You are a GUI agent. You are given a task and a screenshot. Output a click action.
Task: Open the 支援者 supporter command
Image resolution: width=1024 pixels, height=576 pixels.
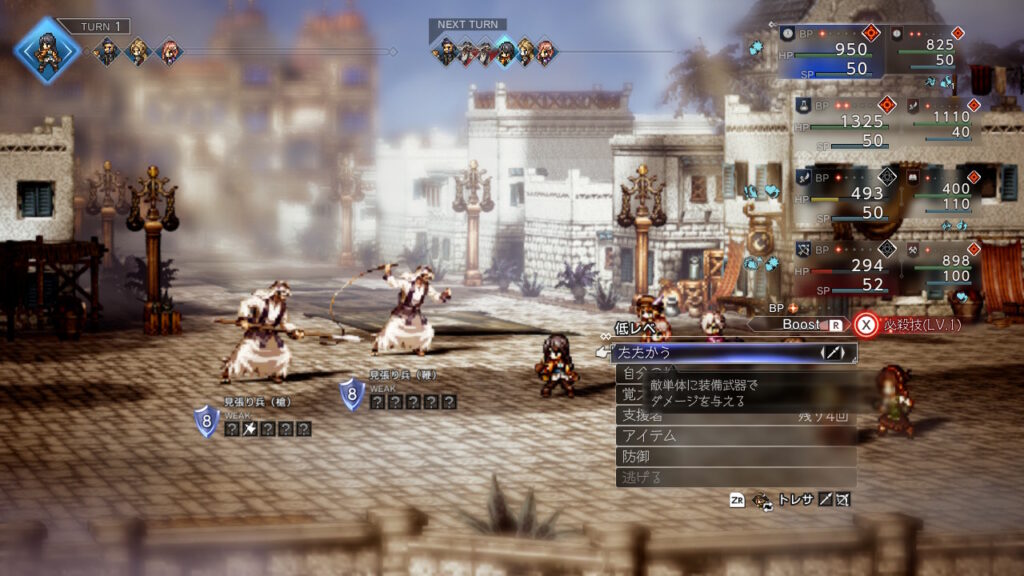[x=644, y=414]
